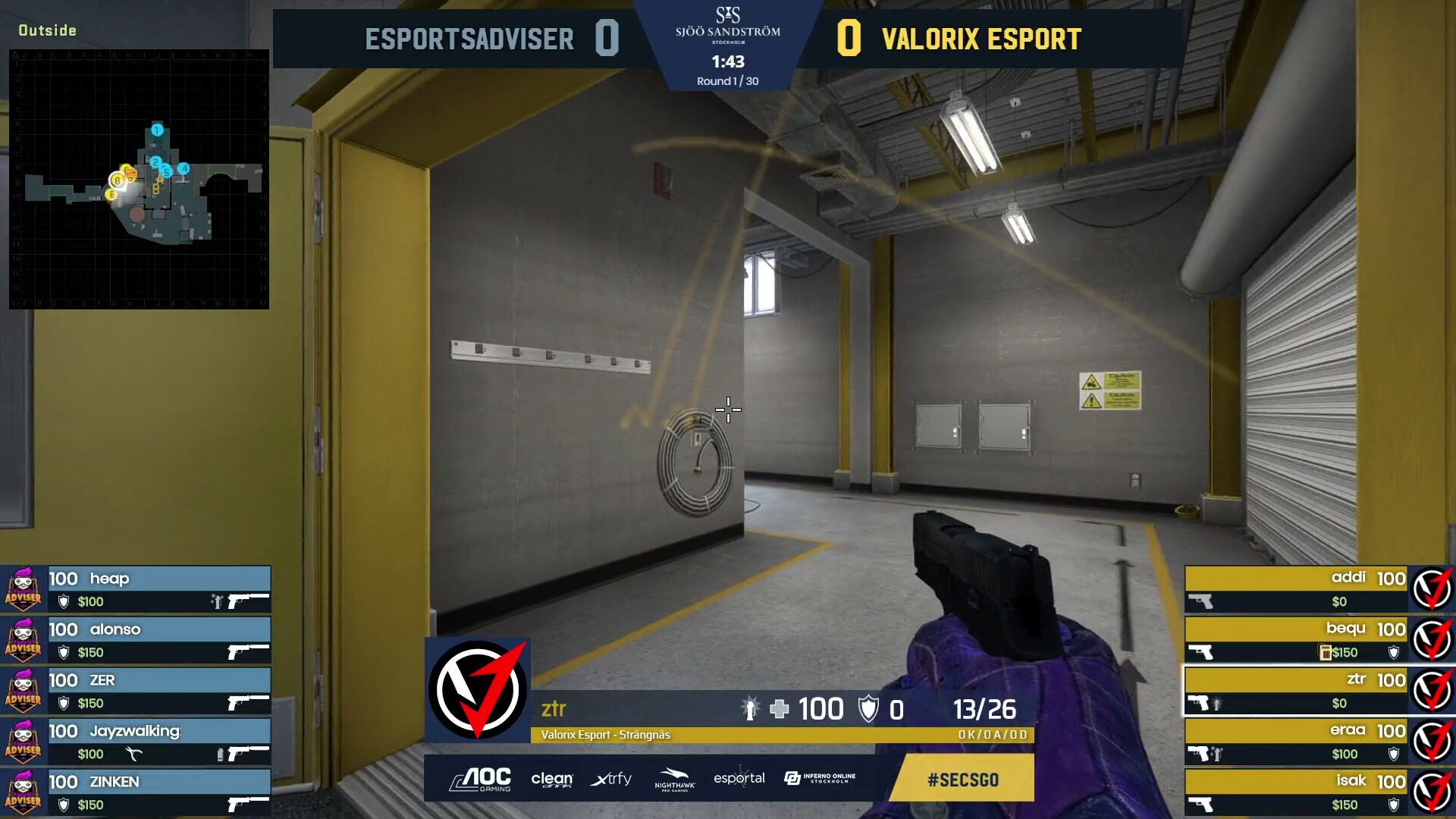Click ztr's health value of 100

(821, 709)
